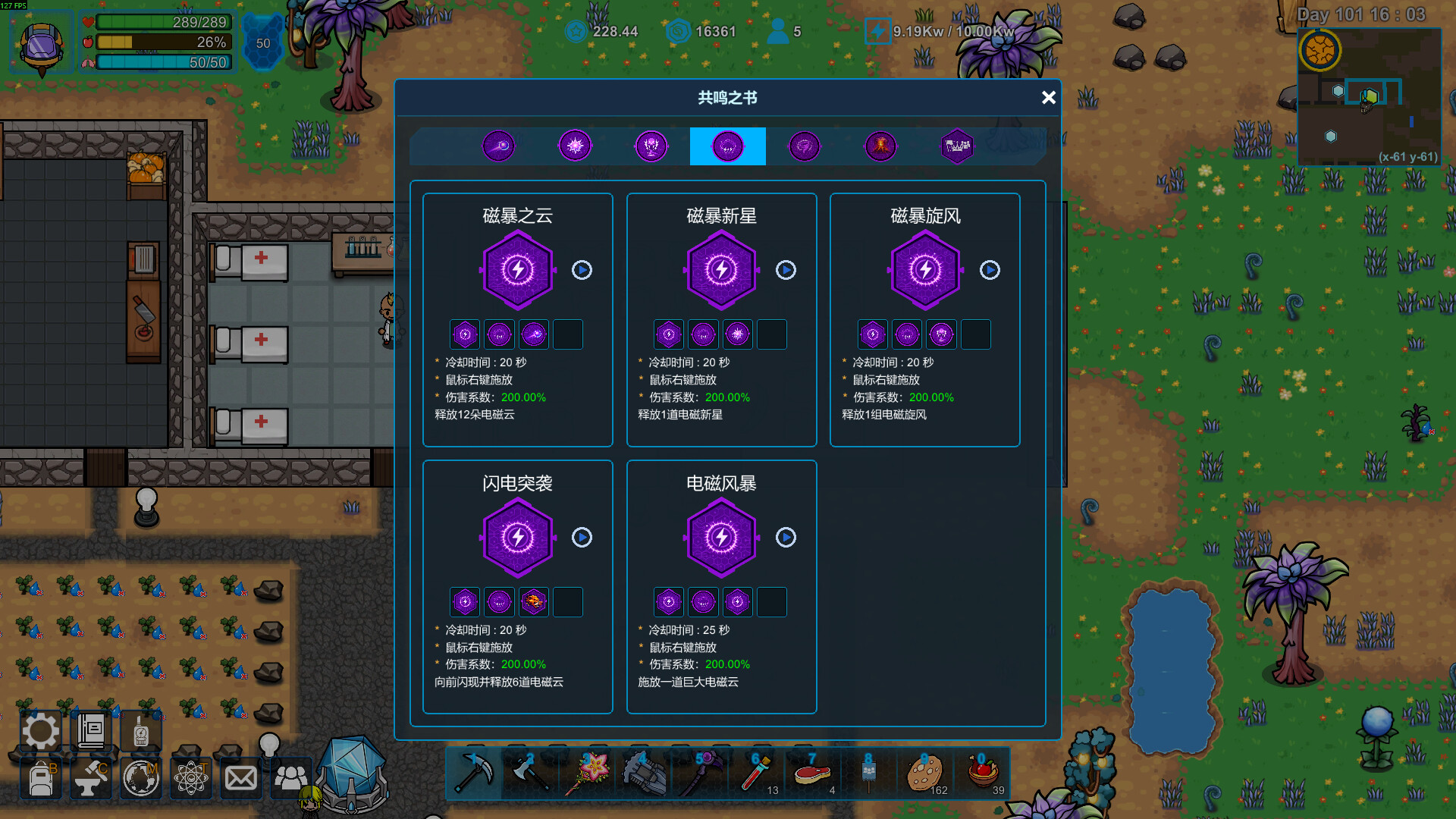The height and width of the screenshot is (819, 1456).
Task: Play the 闪电突袭 skill preview
Action: coord(582,538)
